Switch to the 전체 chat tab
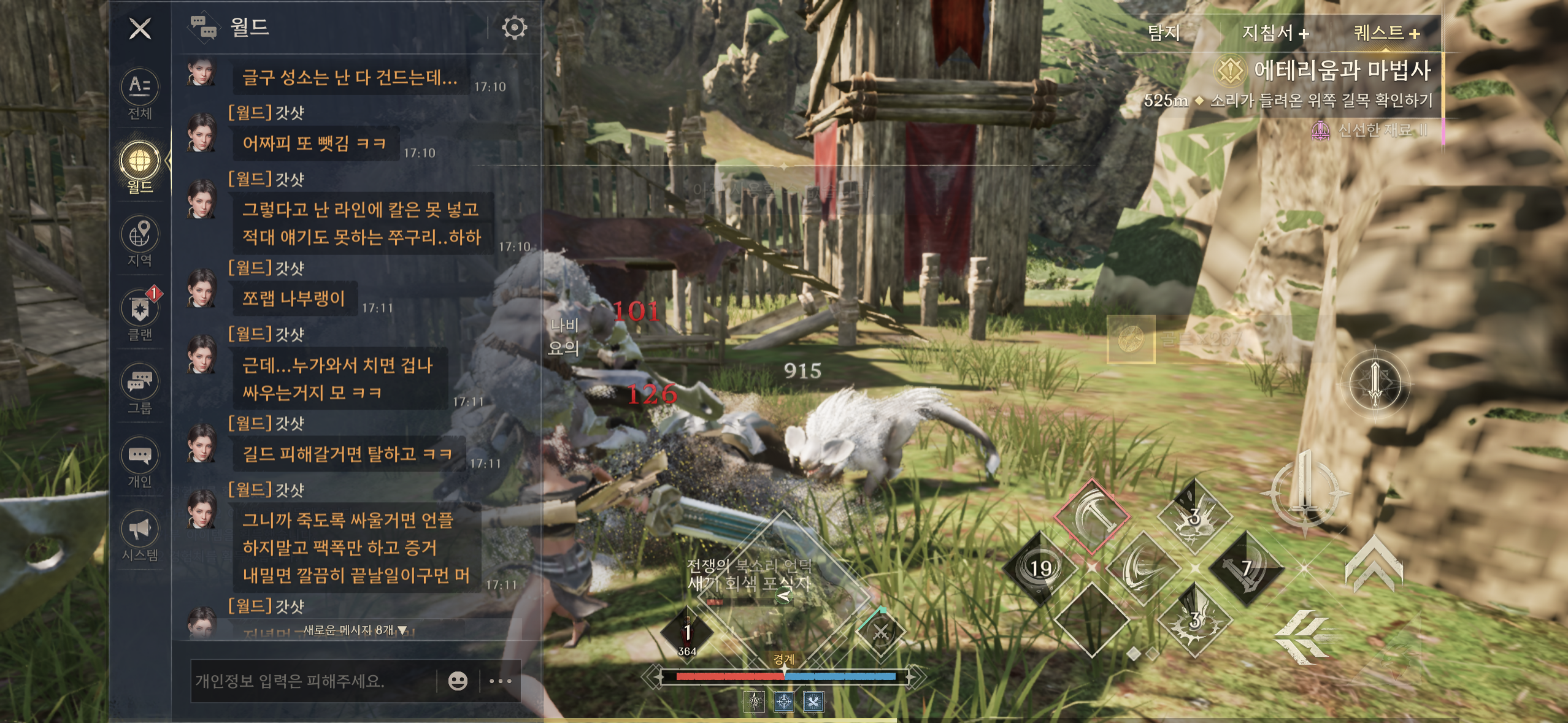 tap(140, 94)
